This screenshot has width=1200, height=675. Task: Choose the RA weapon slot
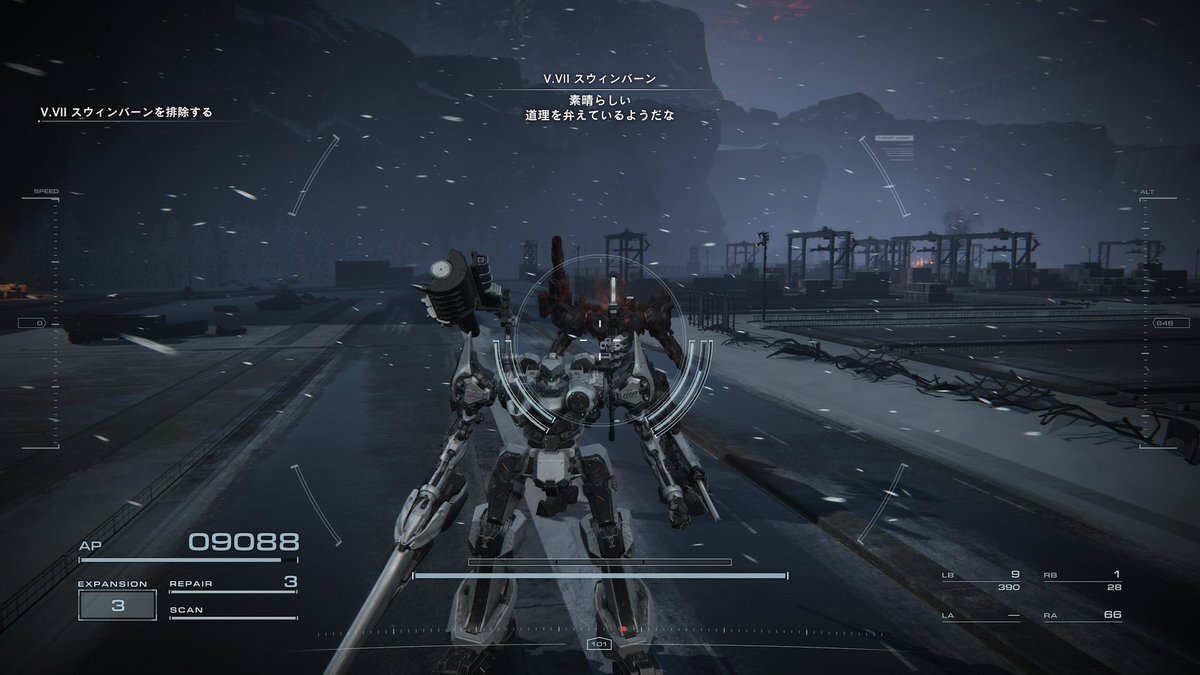point(1082,615)
